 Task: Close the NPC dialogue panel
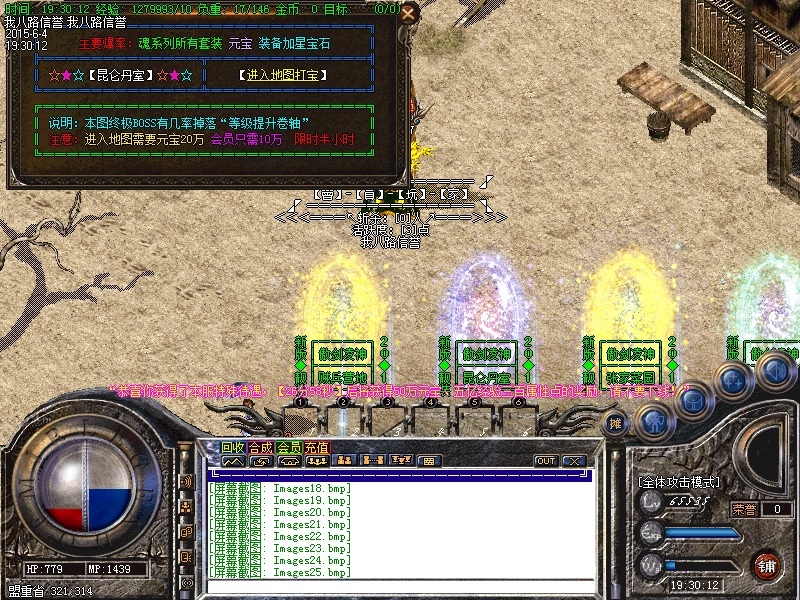407,14
